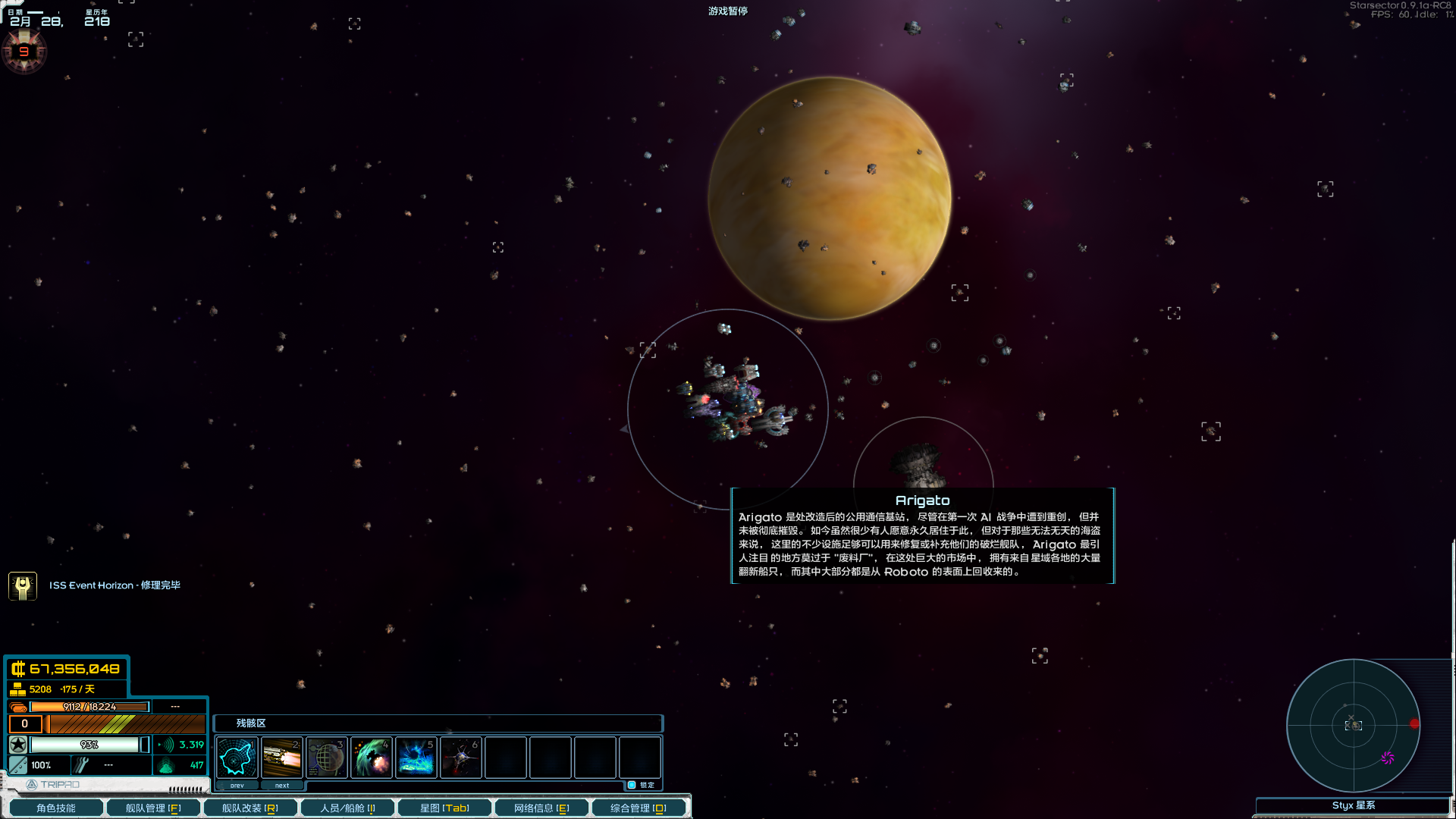Click the magenta spiral marker on the radar
The width and height of the screenshot is (1456, 819).
[1387, 758]
